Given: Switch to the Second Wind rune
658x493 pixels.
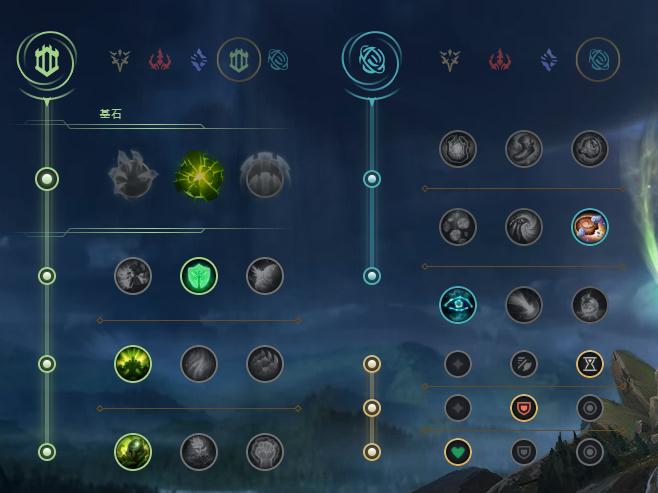Looking at the screenshot, I should click(x=198, y=364).
